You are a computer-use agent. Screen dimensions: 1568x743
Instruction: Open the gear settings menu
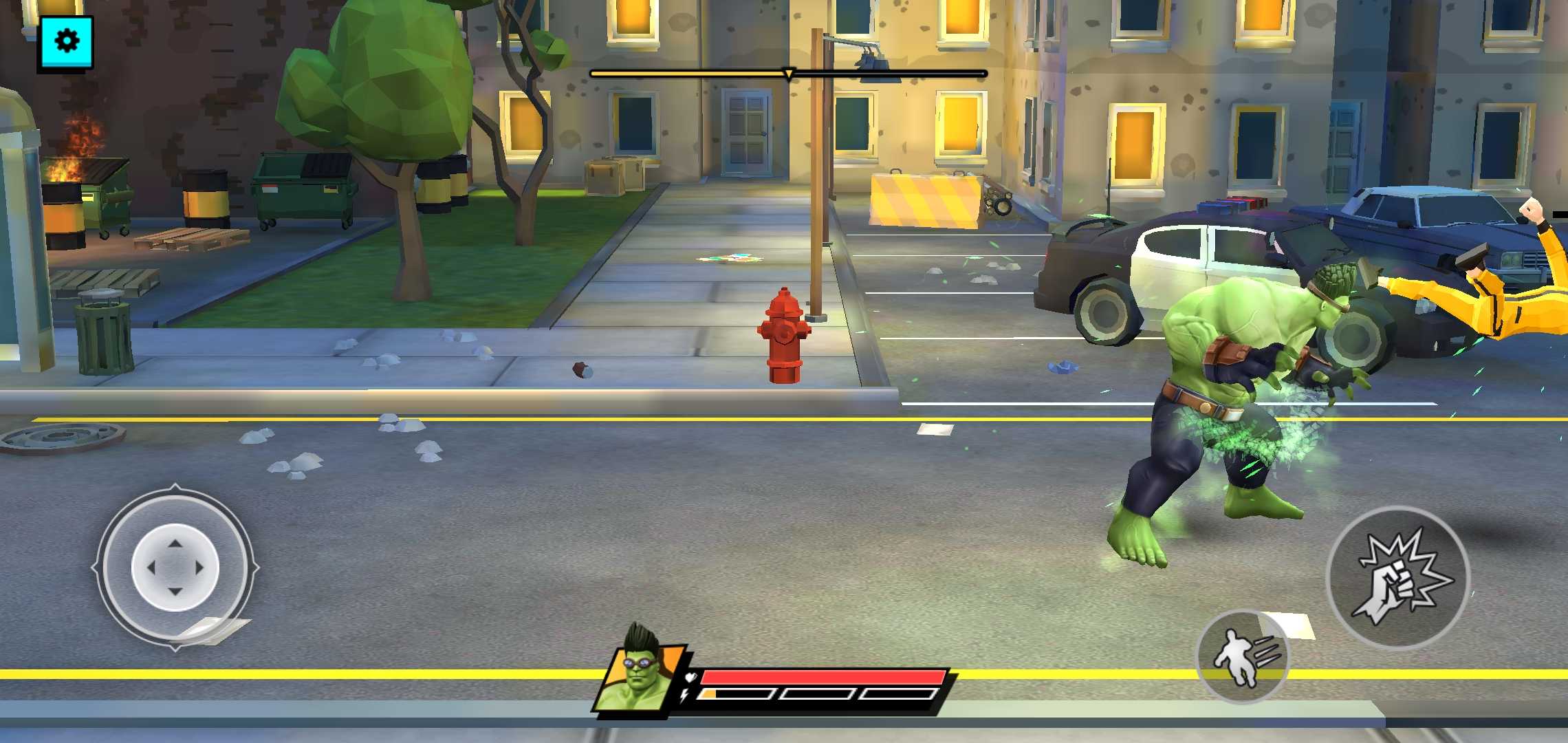point(66,42)
